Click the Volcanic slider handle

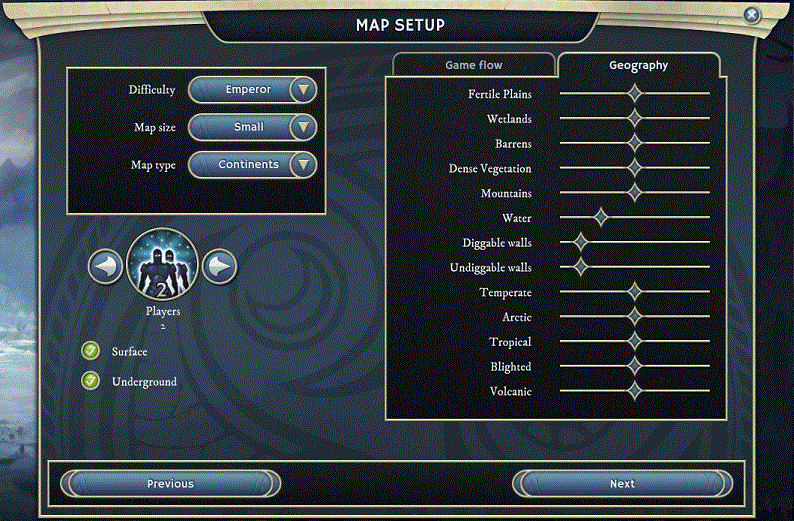click(x=634, y=391)
